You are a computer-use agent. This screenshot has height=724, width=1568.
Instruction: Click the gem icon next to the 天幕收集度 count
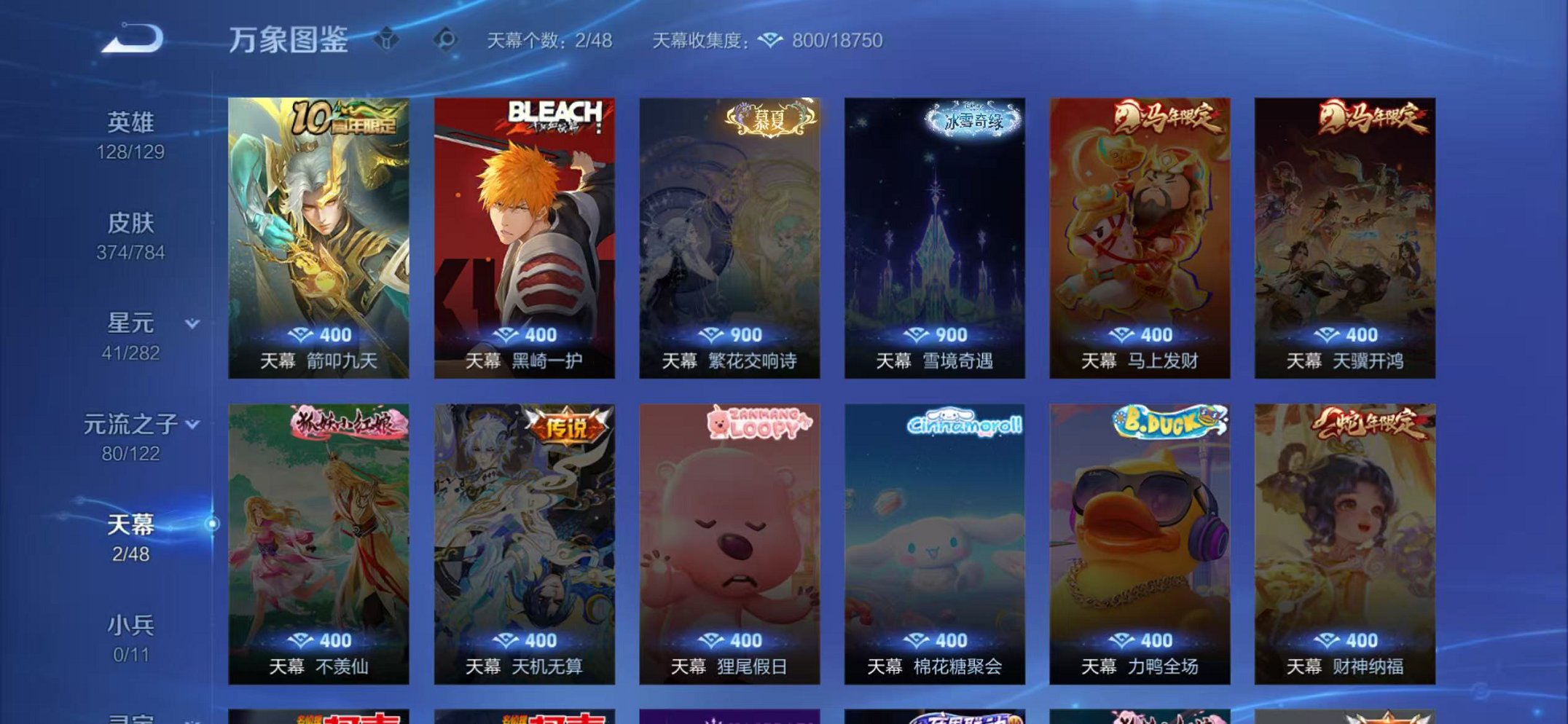(770, 42)
